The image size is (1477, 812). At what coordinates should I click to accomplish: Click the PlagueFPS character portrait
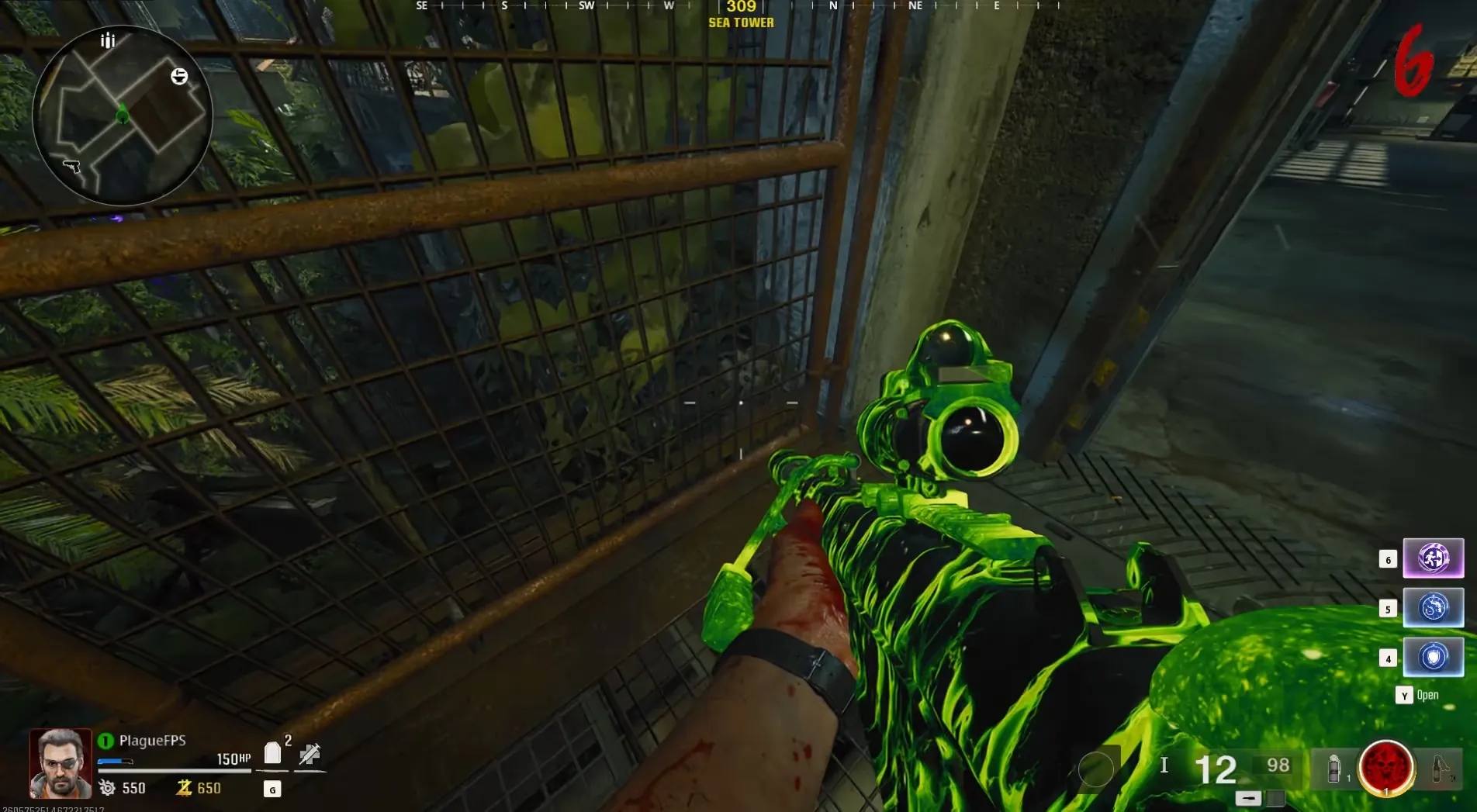(x=61, y=763)
